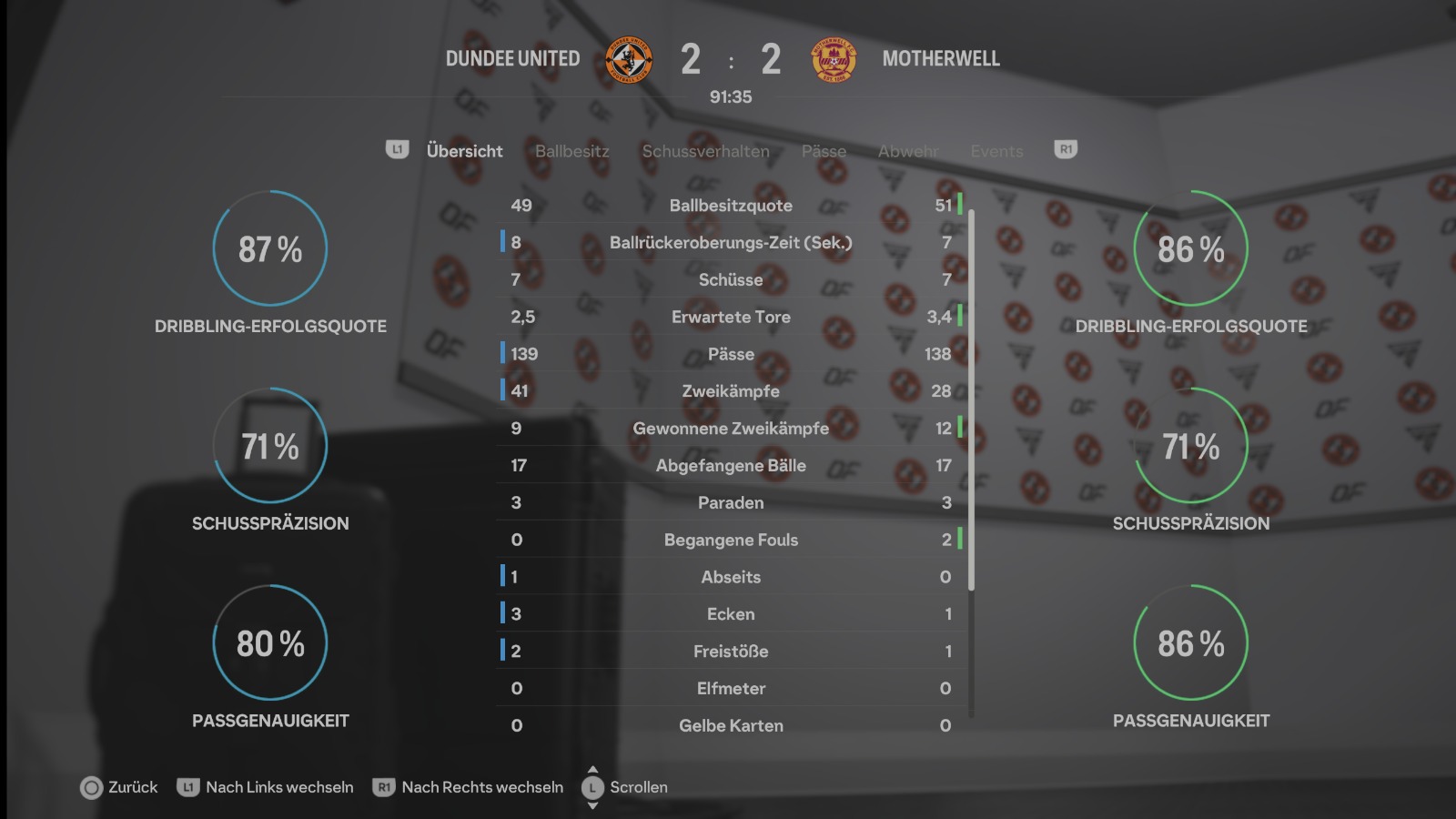Select the Gewonnene Zweikämpfe row
The width and height of the screenshot is (1456, 819).
point(731,429)
